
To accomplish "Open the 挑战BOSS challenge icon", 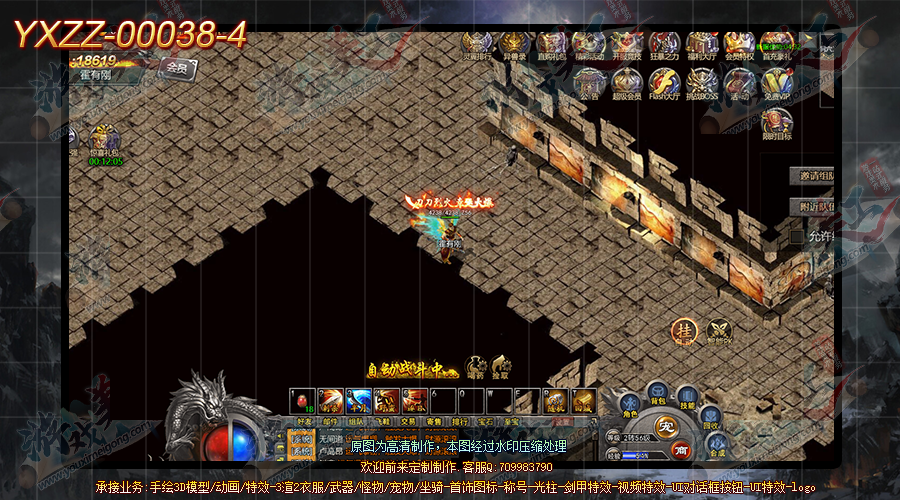I will coord(702,85).
